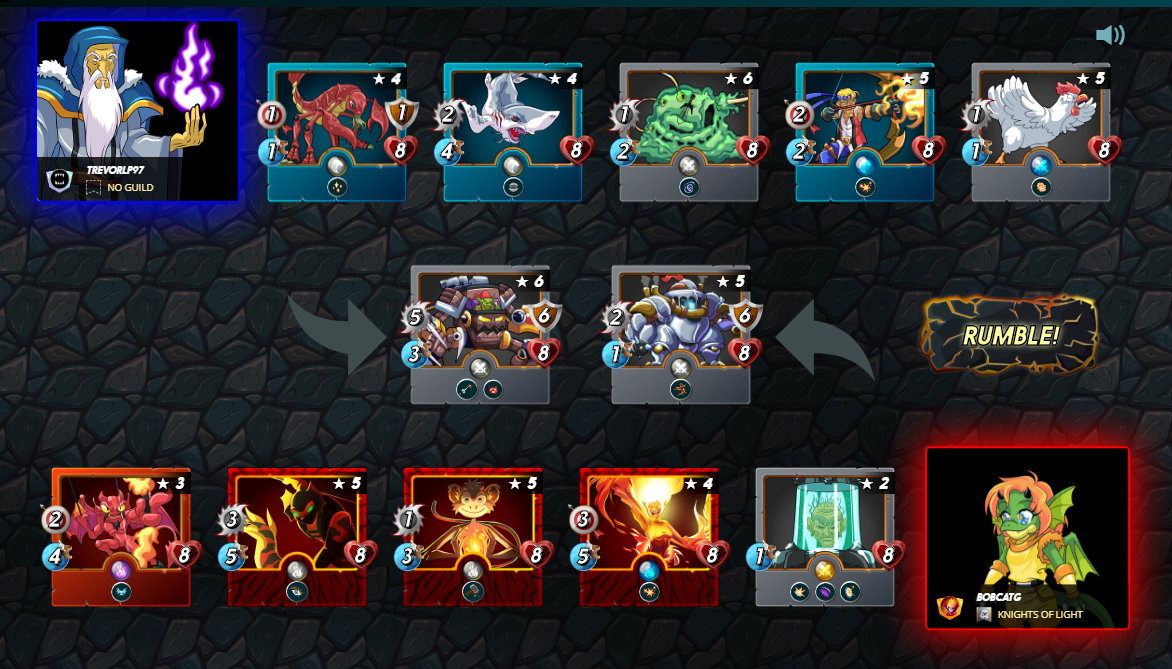Select the white manta ray card

pyautogui.click(x=513, y=132)
